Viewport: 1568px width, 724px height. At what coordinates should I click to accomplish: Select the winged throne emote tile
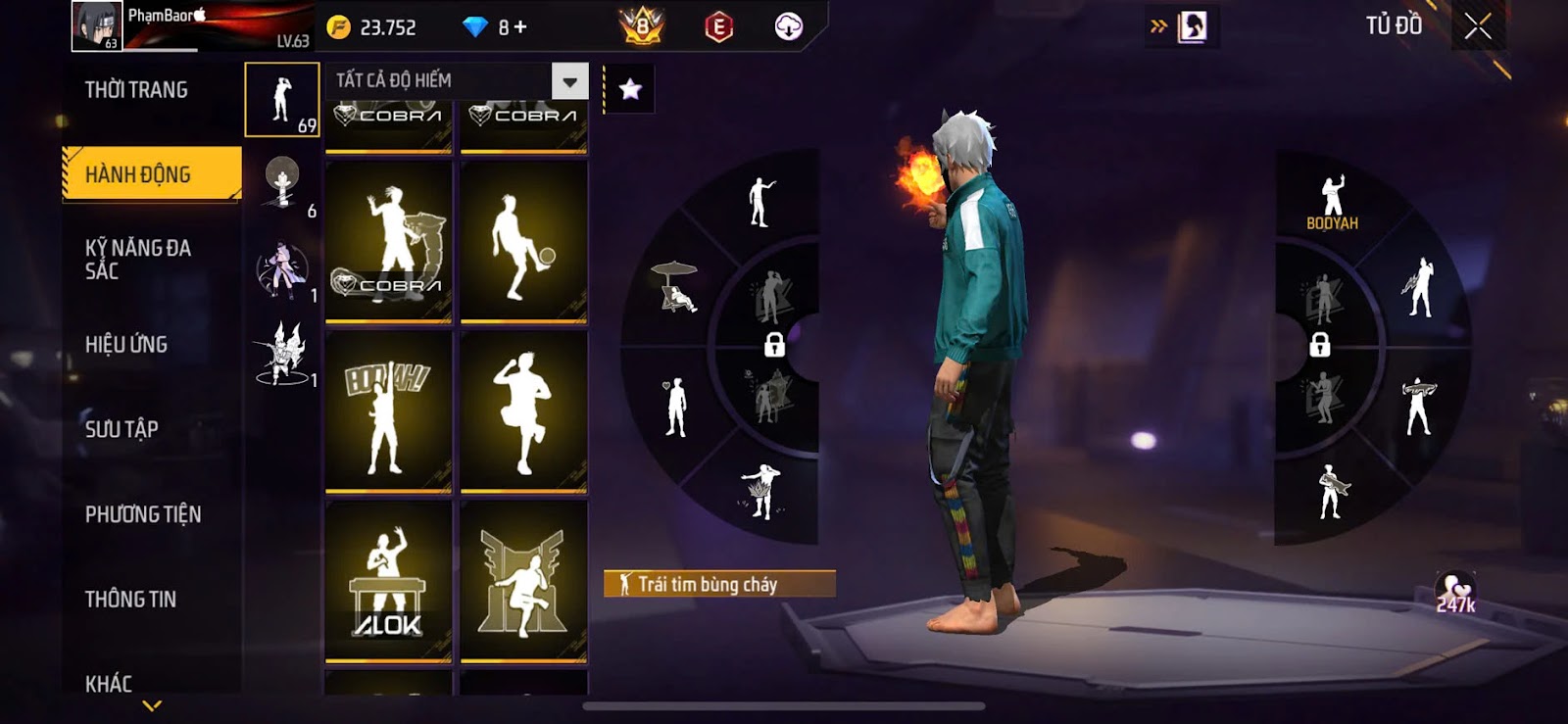(x=523, y=581)
